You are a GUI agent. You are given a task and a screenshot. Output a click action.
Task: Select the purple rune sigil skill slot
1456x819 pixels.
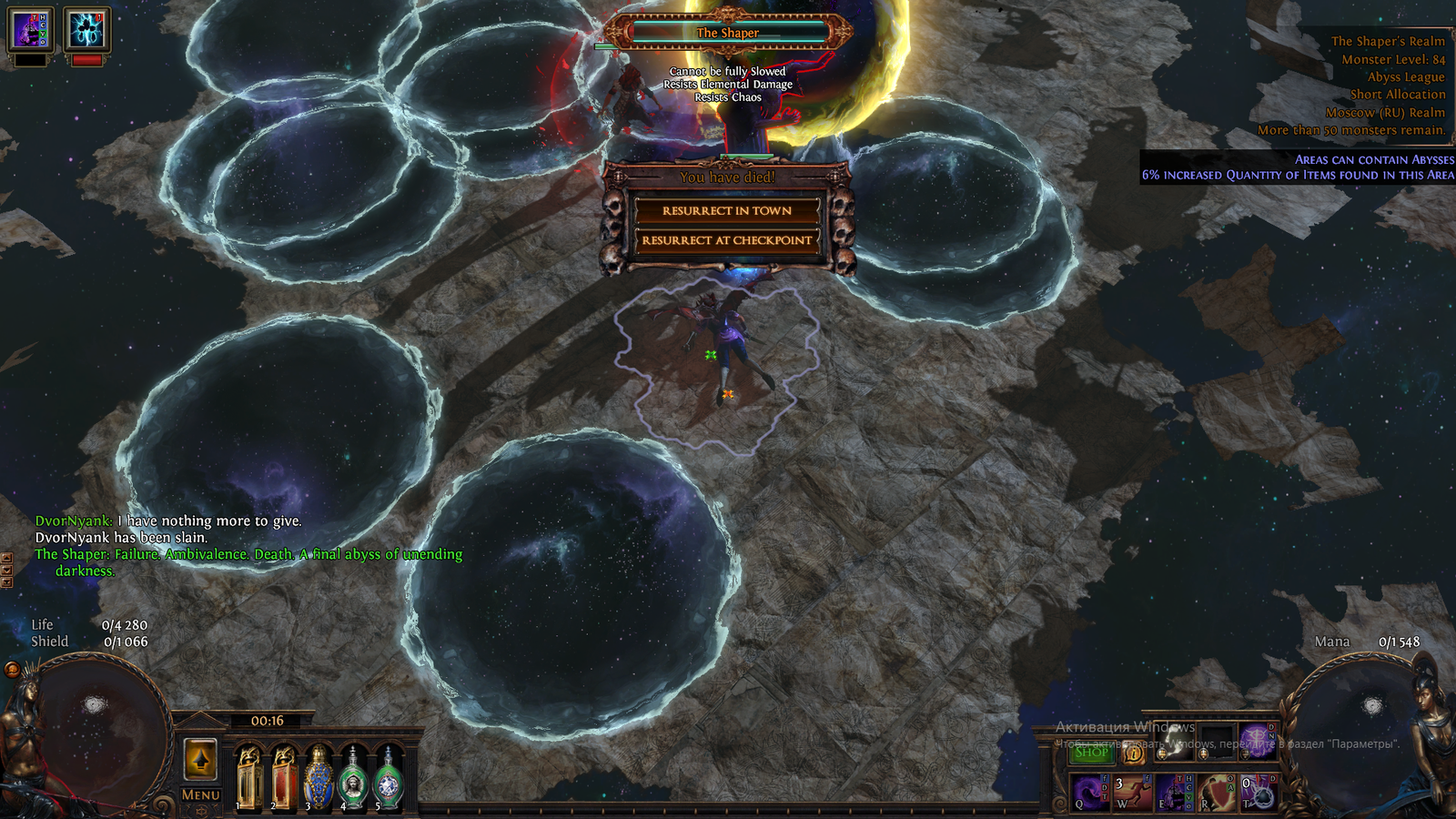1259,742
